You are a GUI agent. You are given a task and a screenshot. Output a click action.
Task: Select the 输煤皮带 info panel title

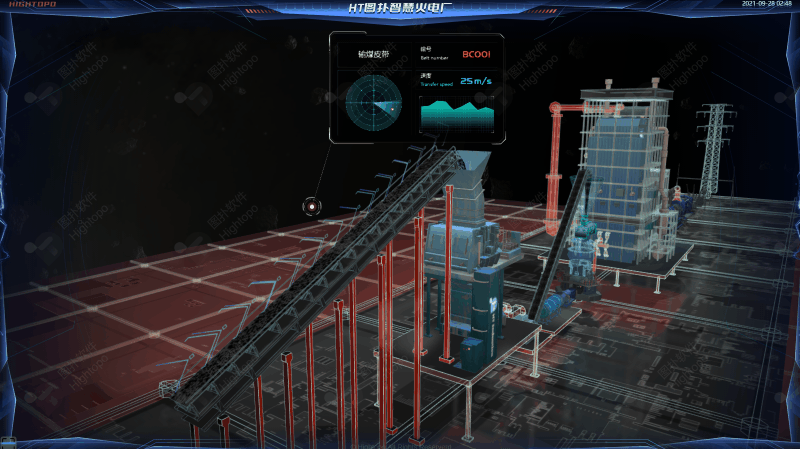375,53
